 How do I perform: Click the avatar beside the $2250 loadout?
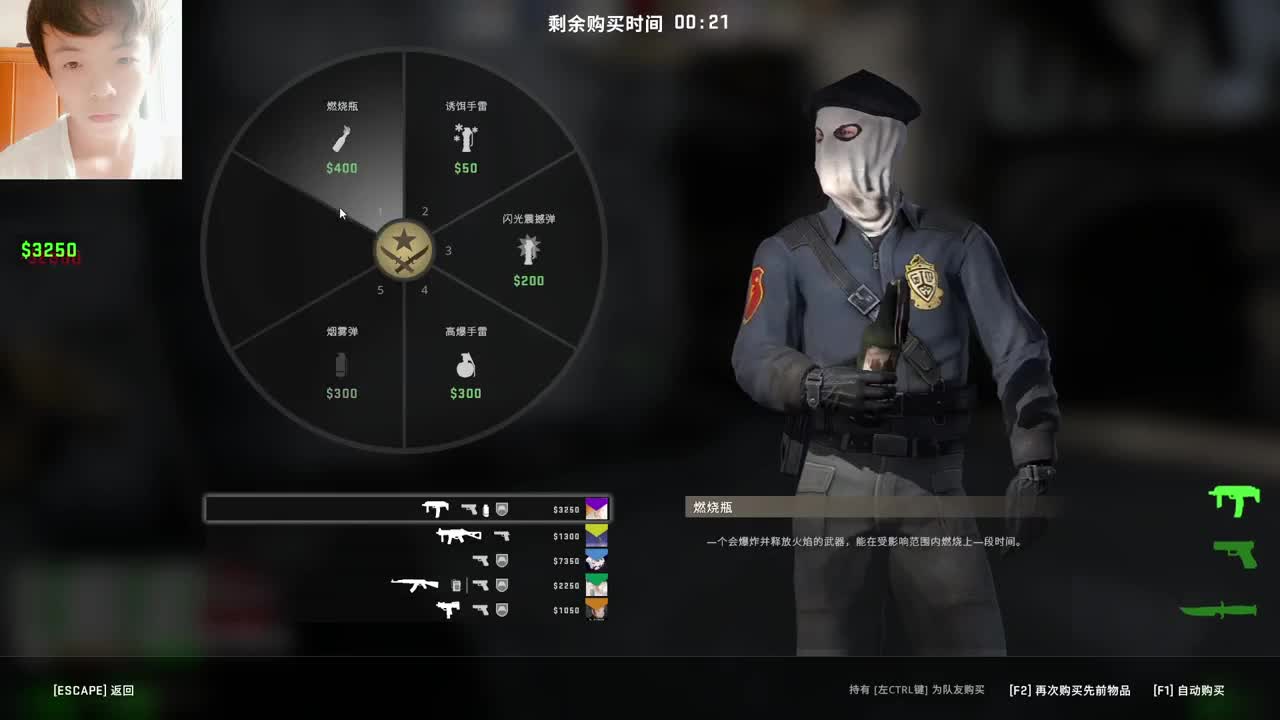597,585
